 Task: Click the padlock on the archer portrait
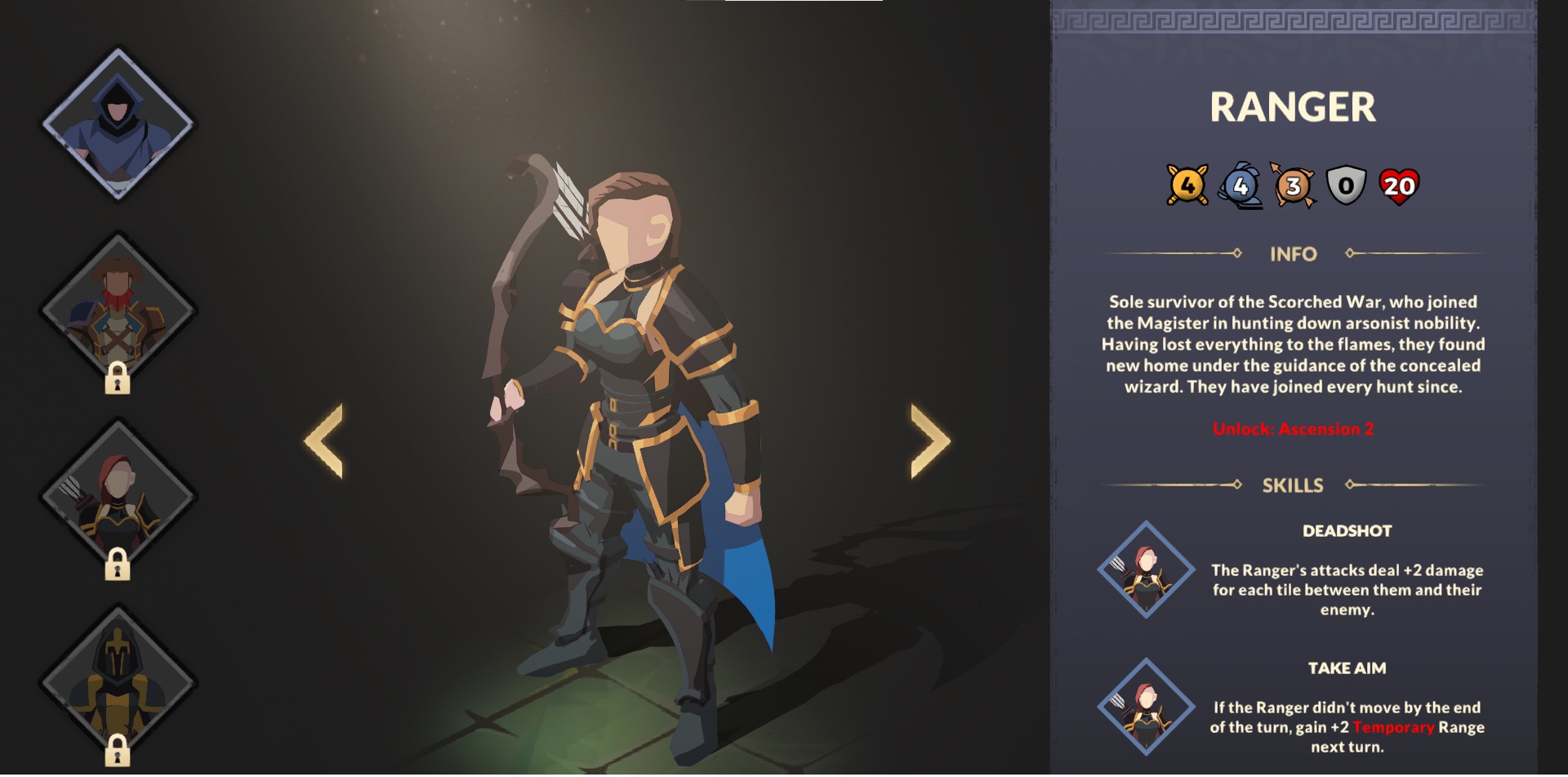click(x=119, y=564)
